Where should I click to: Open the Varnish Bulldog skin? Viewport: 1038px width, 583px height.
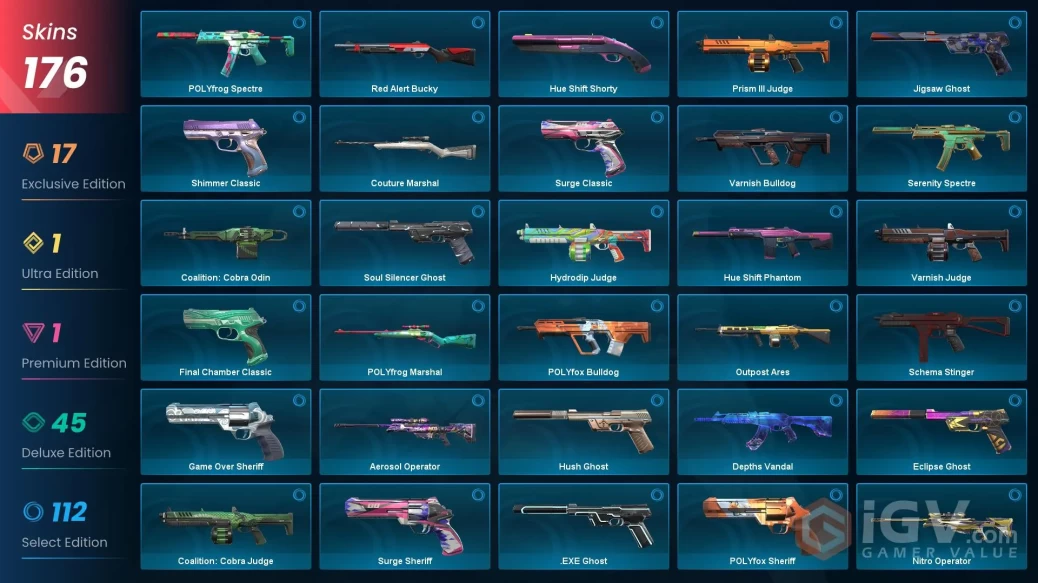point(762,148)
